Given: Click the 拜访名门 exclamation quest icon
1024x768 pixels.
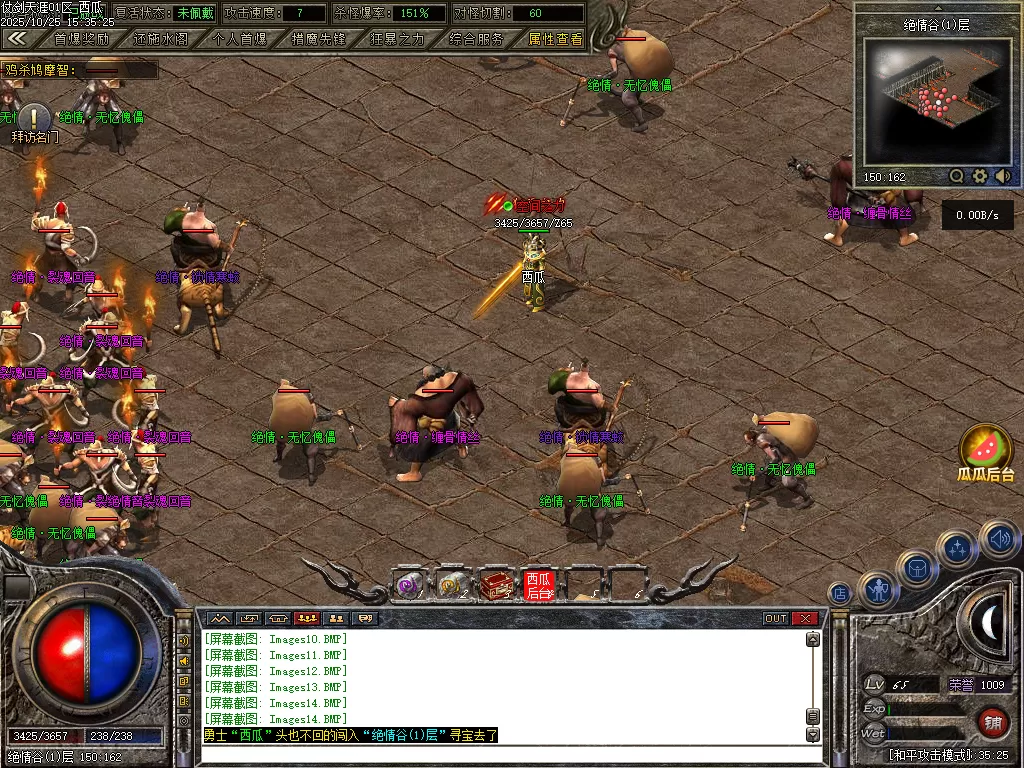Looking at the screenshot, I should click(x=35, y=118).
